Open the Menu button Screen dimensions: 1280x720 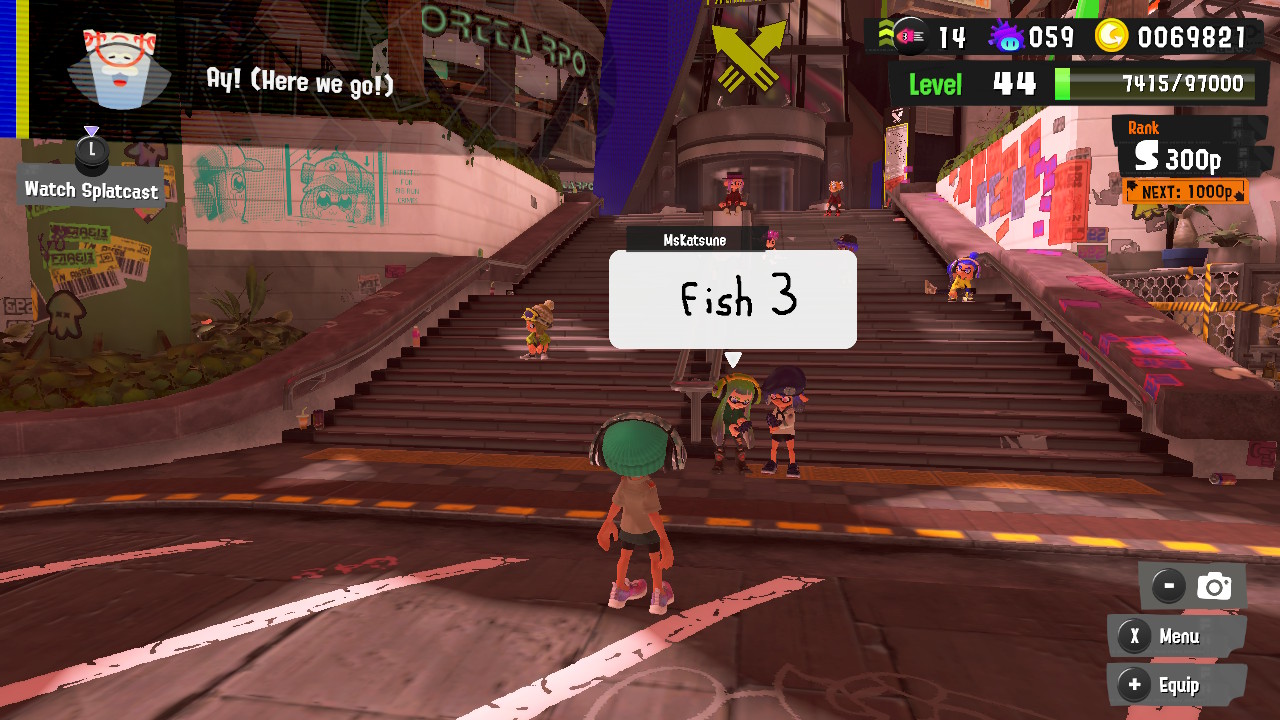[x=1176, y=636]
